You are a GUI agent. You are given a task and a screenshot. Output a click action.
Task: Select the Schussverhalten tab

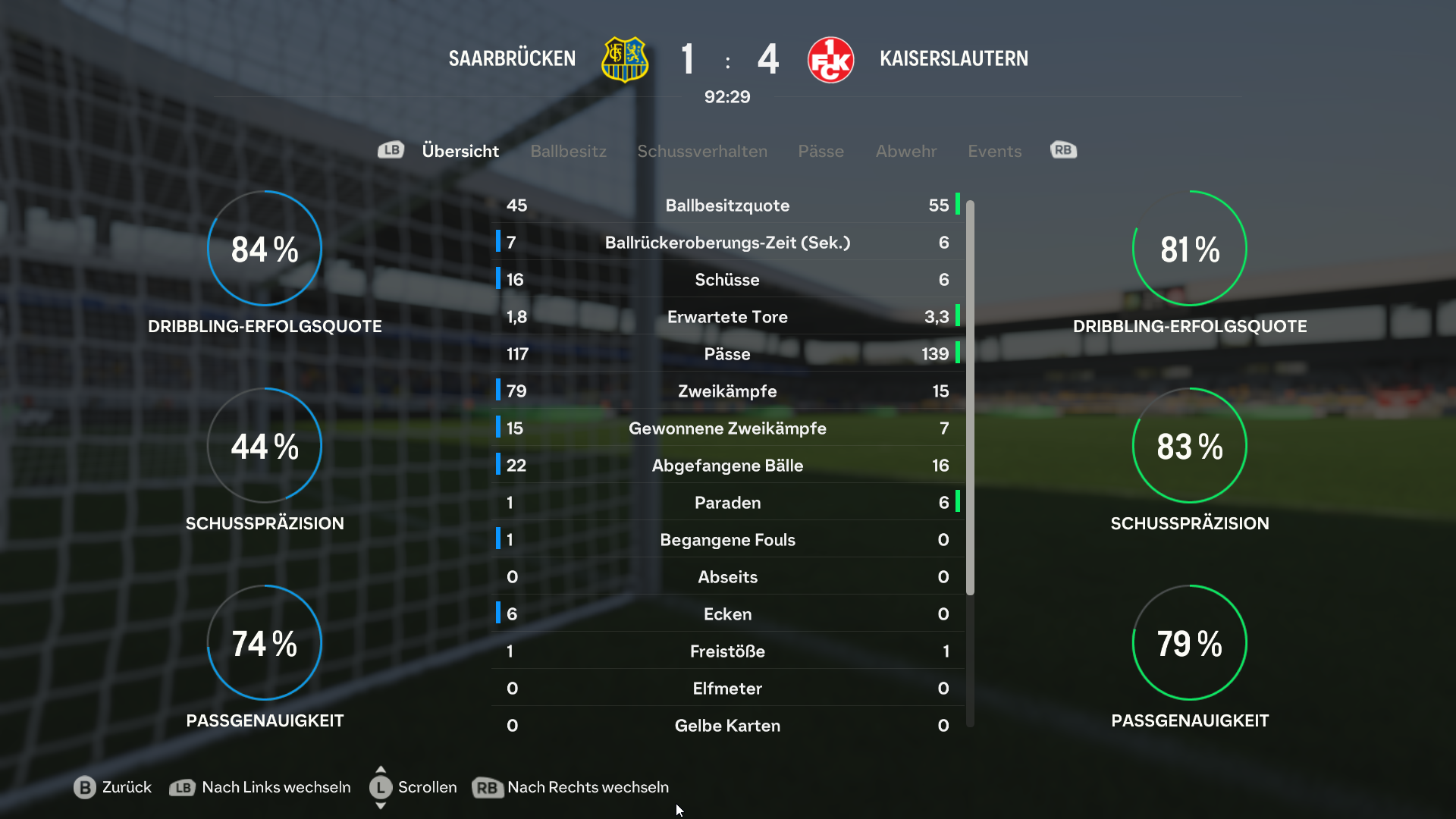tap(701, 151)
